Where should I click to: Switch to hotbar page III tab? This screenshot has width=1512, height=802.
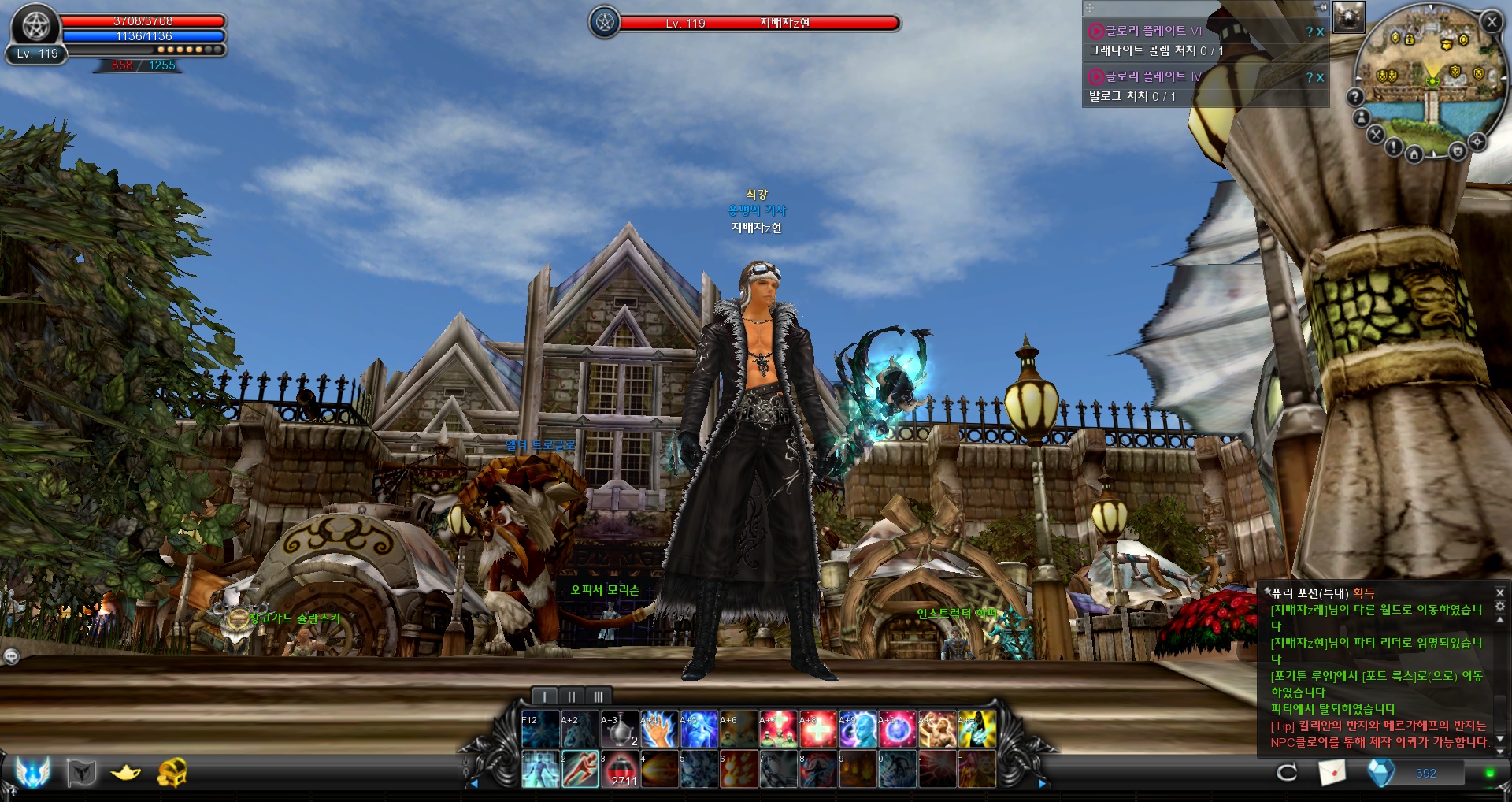[x=598, y=696]
